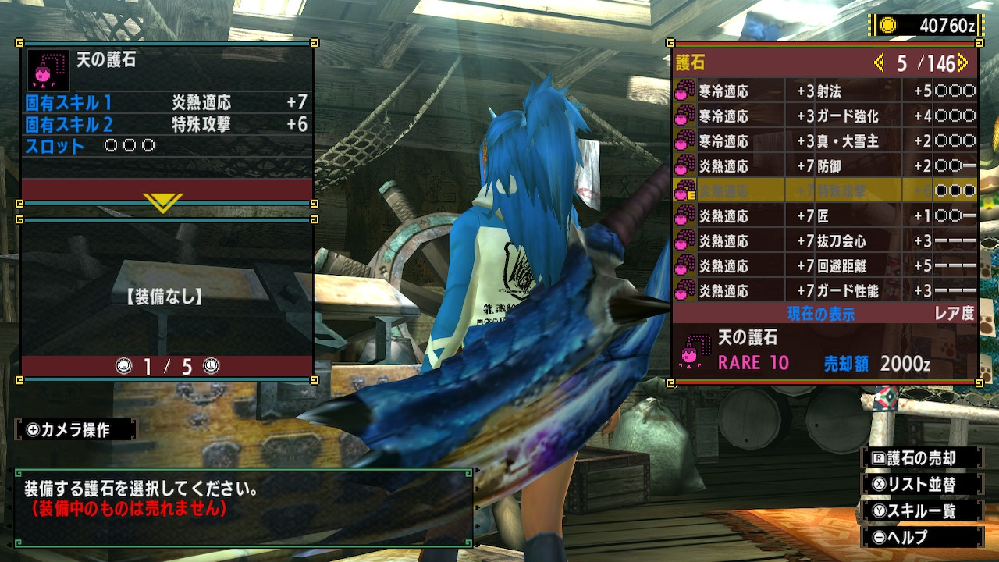Choose the talisman with ガード強化 +4
999x562 pixels.
tap(825, 115)
